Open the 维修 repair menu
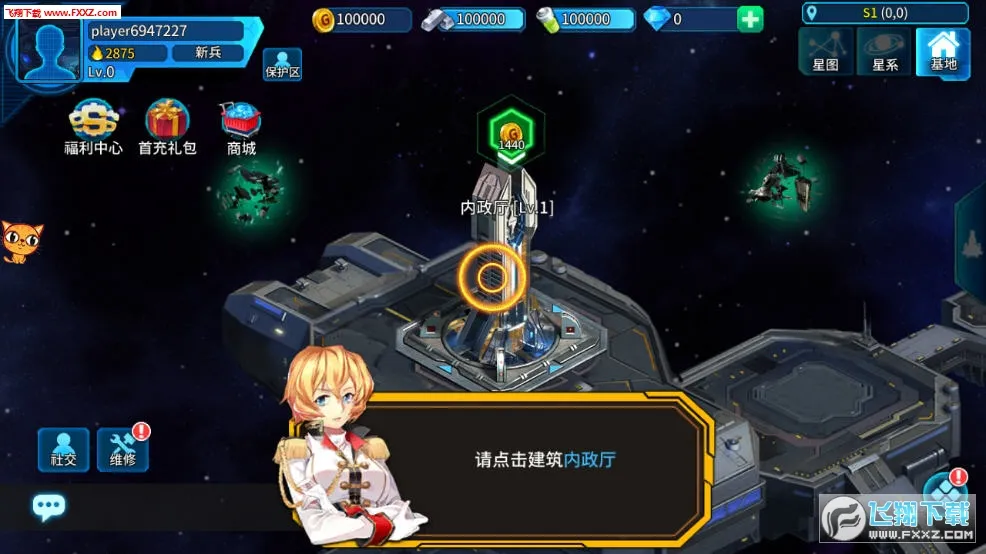The image size is (986, 554). click(x=123, y=450)
